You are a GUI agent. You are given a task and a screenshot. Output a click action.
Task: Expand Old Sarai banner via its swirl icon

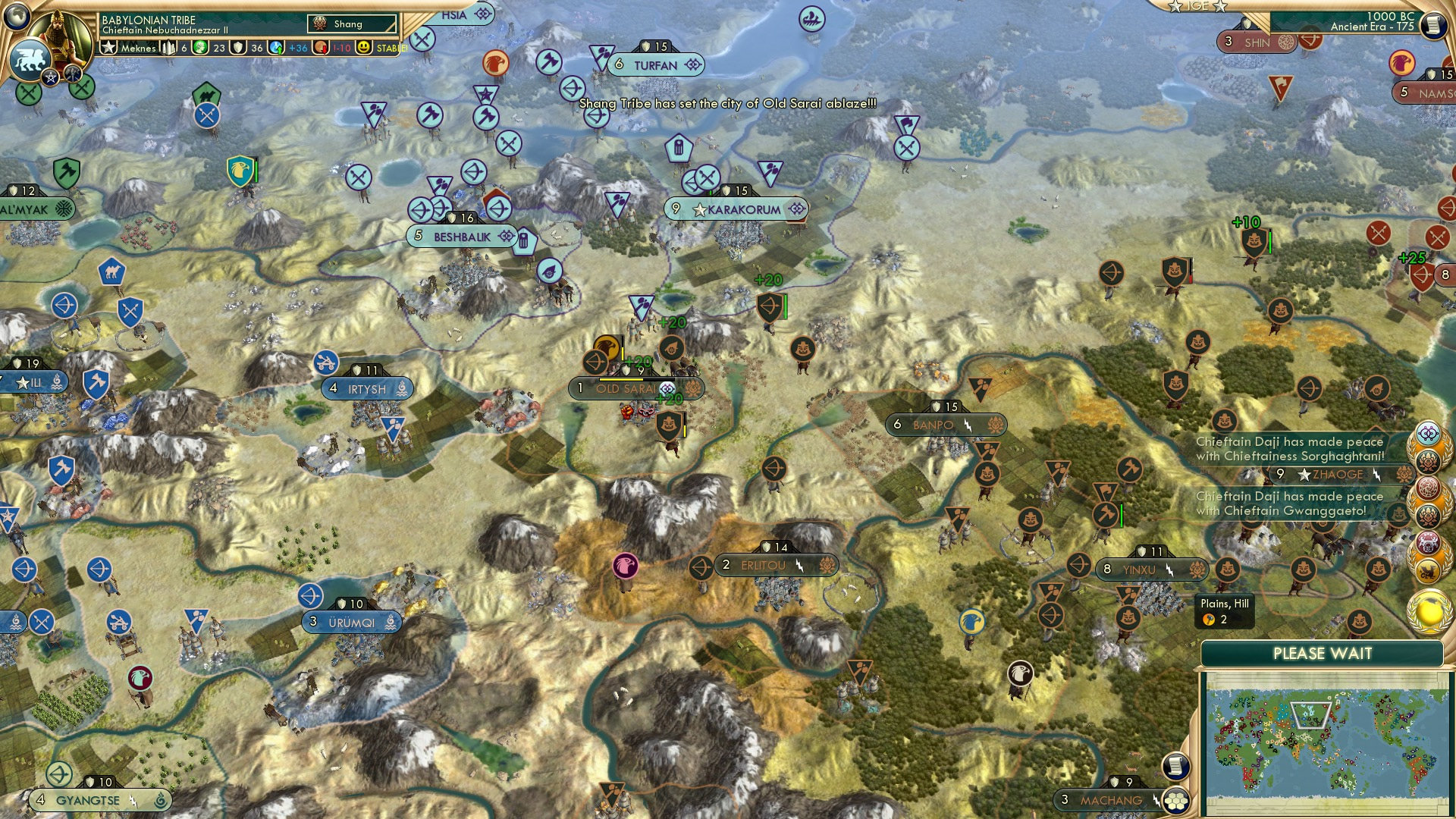coord(667,388)
